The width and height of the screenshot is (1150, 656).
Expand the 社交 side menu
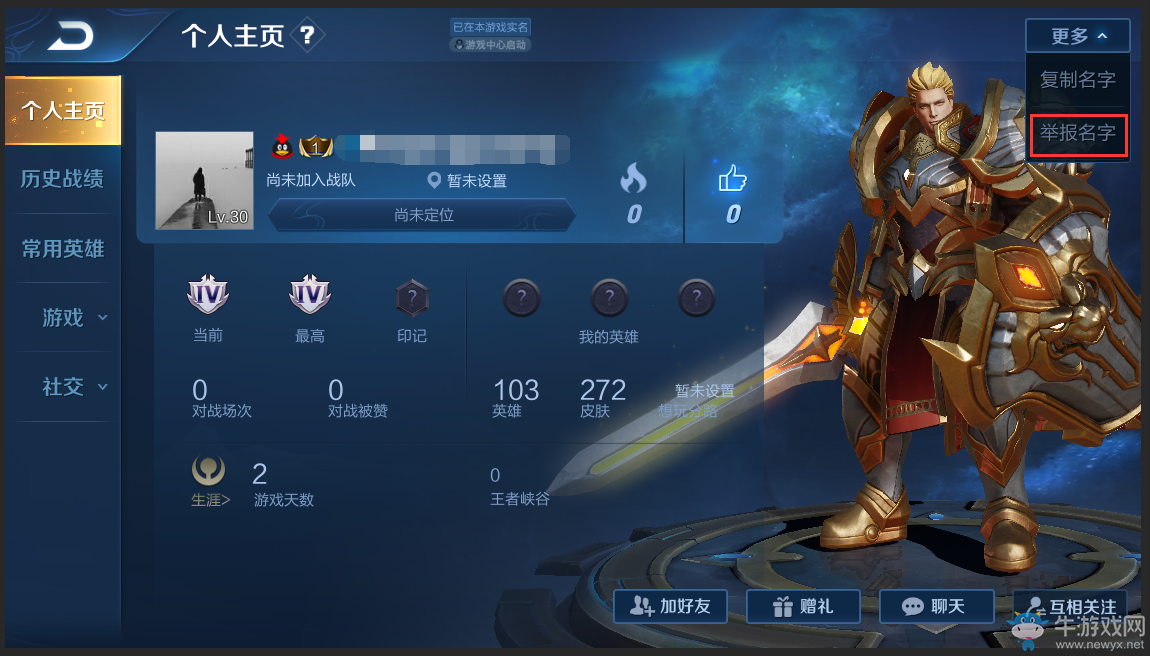(73, 387)
